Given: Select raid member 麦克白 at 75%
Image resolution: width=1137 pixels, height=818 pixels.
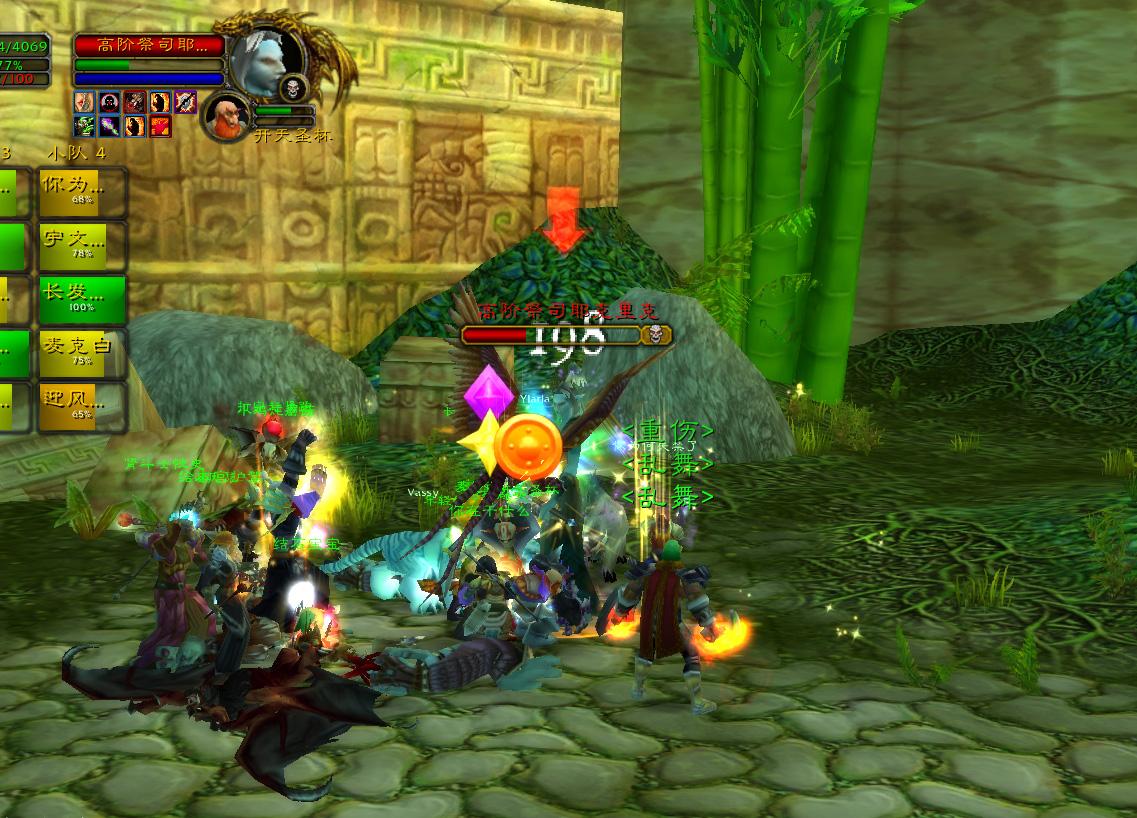Looking at the screenshot, I should [83, 353].
